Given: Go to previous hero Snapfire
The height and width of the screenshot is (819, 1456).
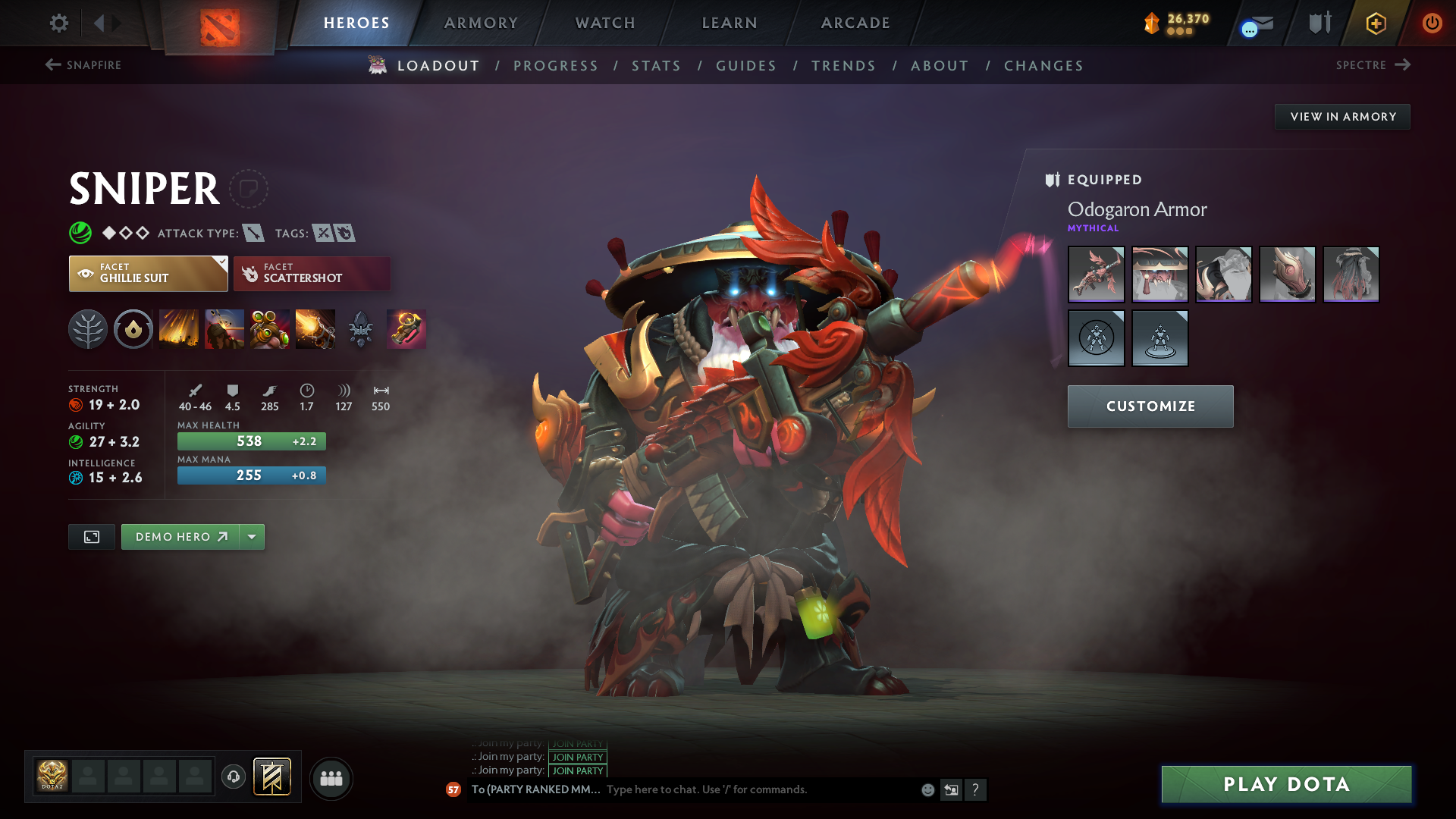Looking at the screenshot, I should (83, 65).
